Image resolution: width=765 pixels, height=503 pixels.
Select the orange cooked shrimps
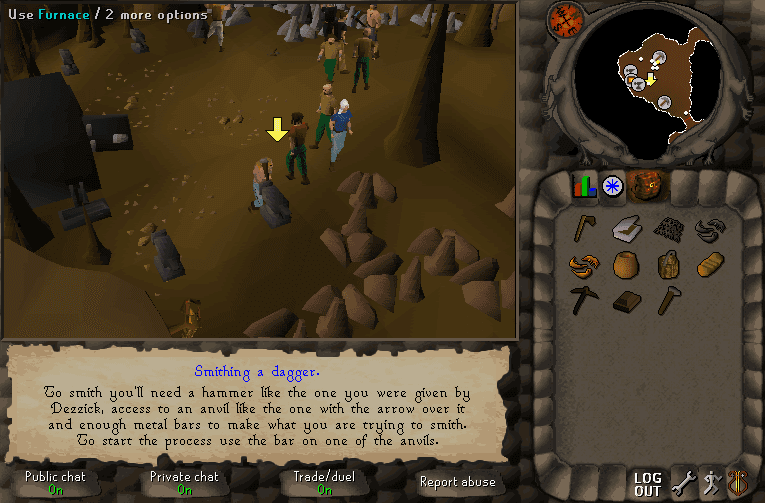pos(584,265)
